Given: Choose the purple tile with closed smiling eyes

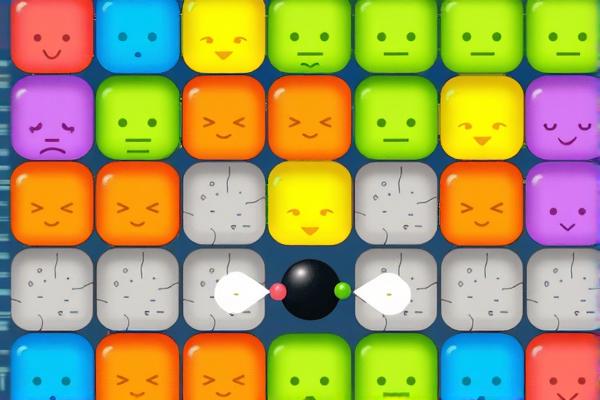Looking at the screenshot, I should (562, 118).
